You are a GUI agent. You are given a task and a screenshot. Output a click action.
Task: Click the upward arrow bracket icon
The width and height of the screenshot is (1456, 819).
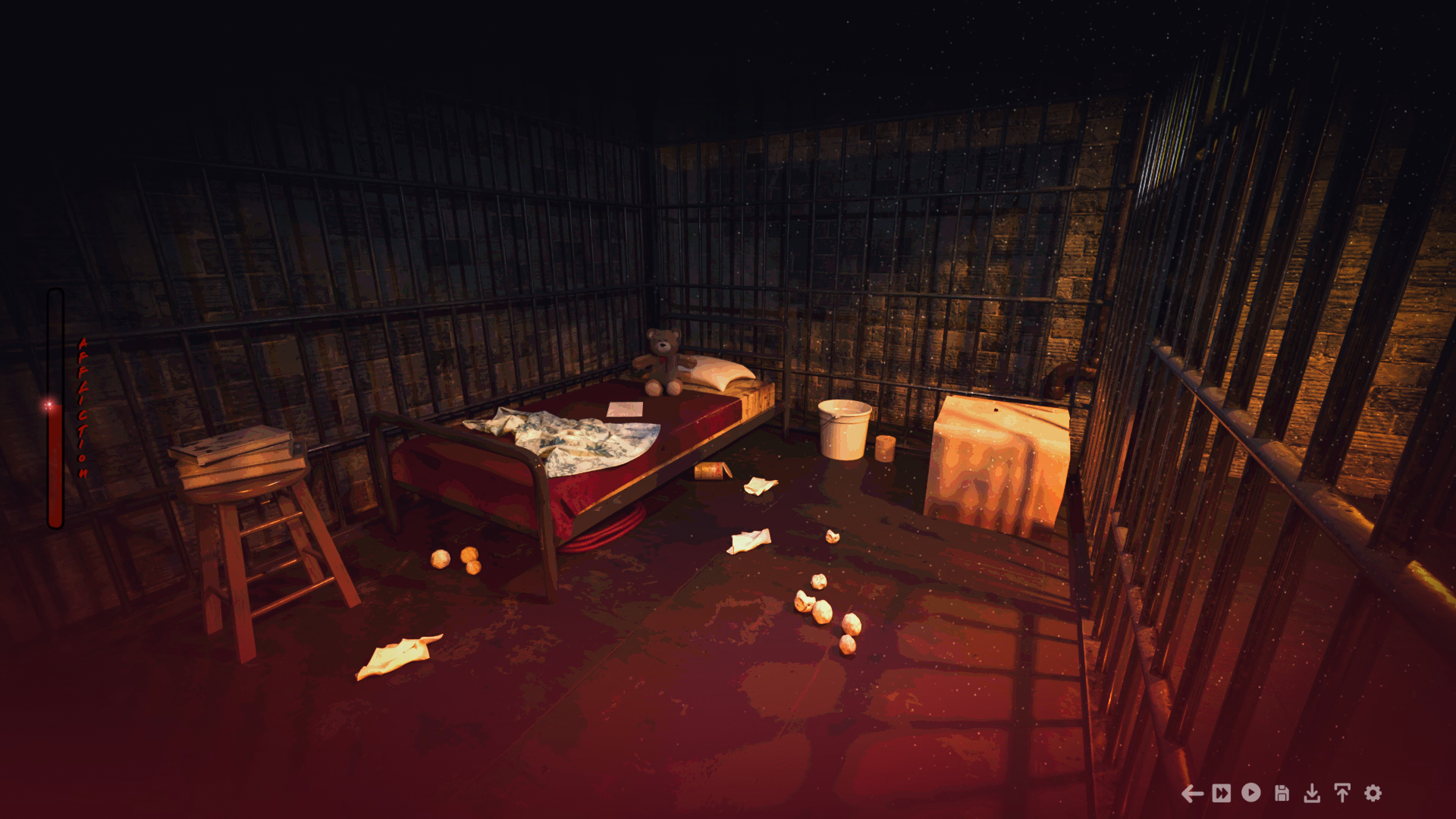1342,793
